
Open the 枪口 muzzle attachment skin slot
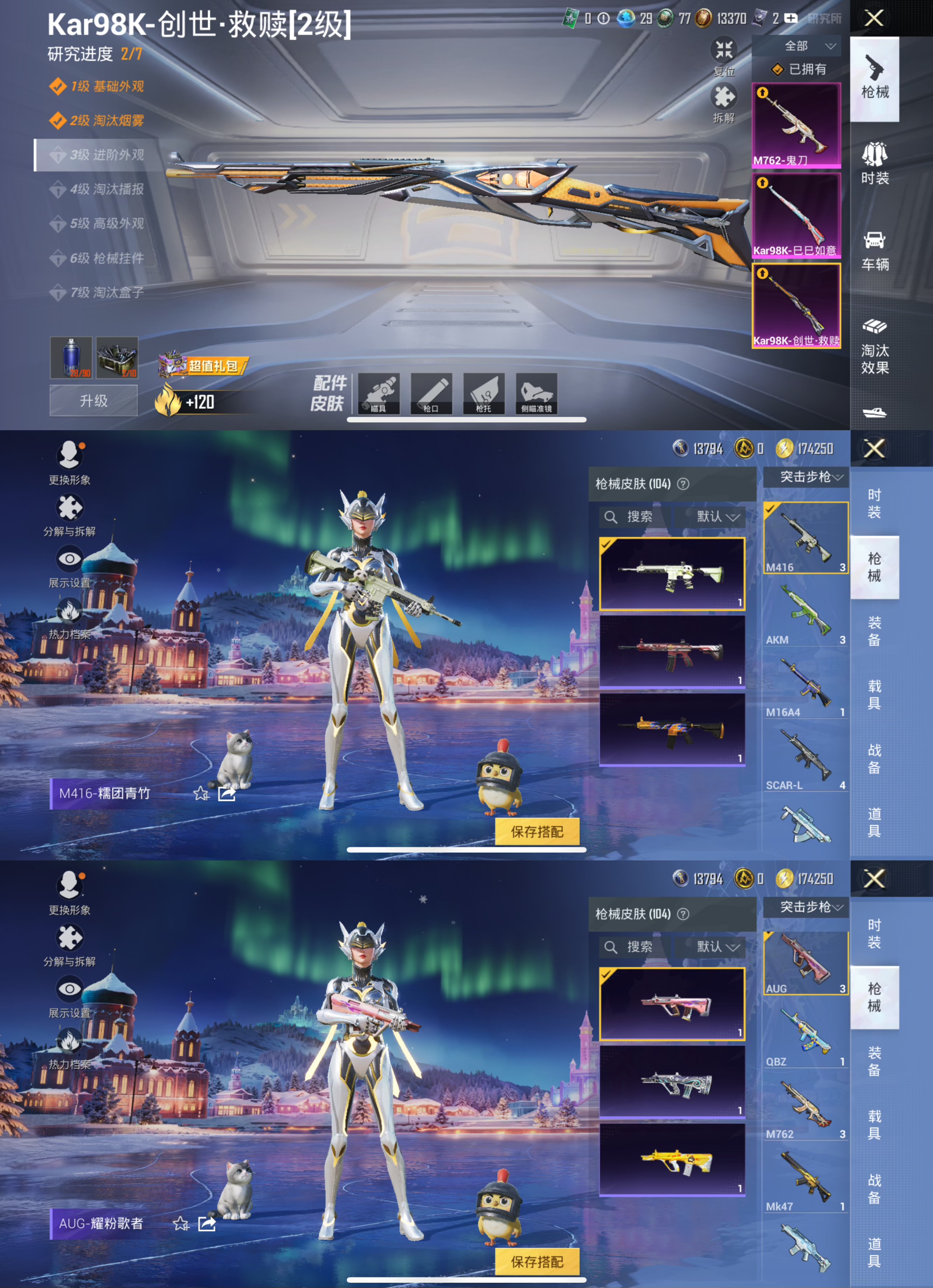pyautogui.click(x=431, y=393)
